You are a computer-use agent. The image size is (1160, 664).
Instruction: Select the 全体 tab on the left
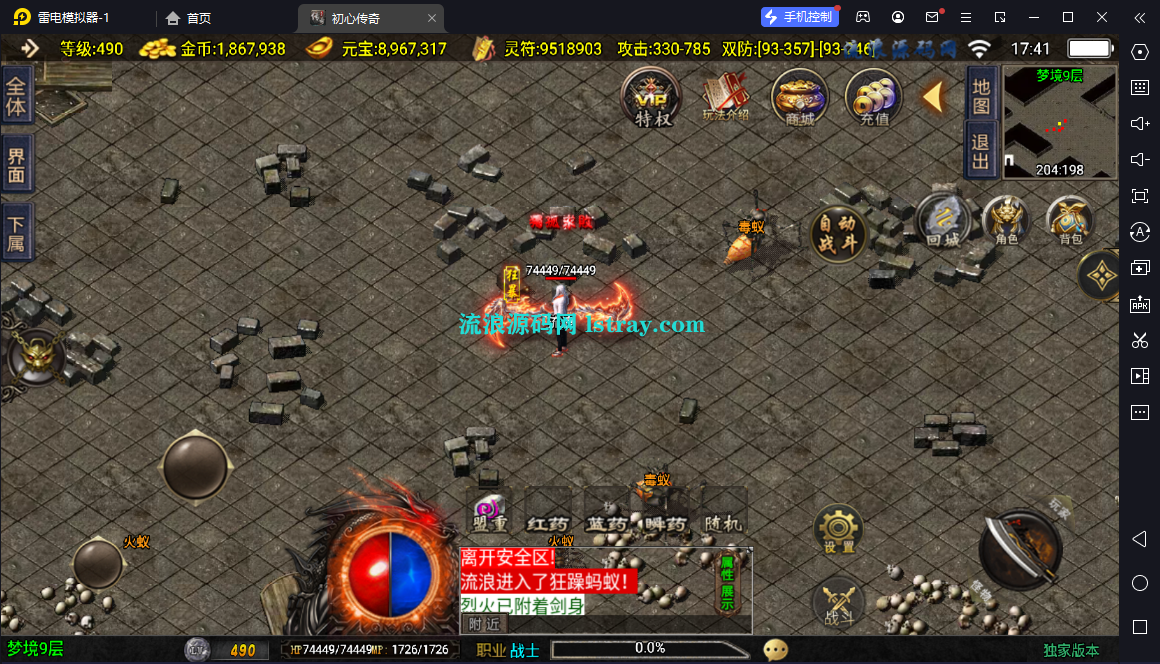(x=17, y=96)
